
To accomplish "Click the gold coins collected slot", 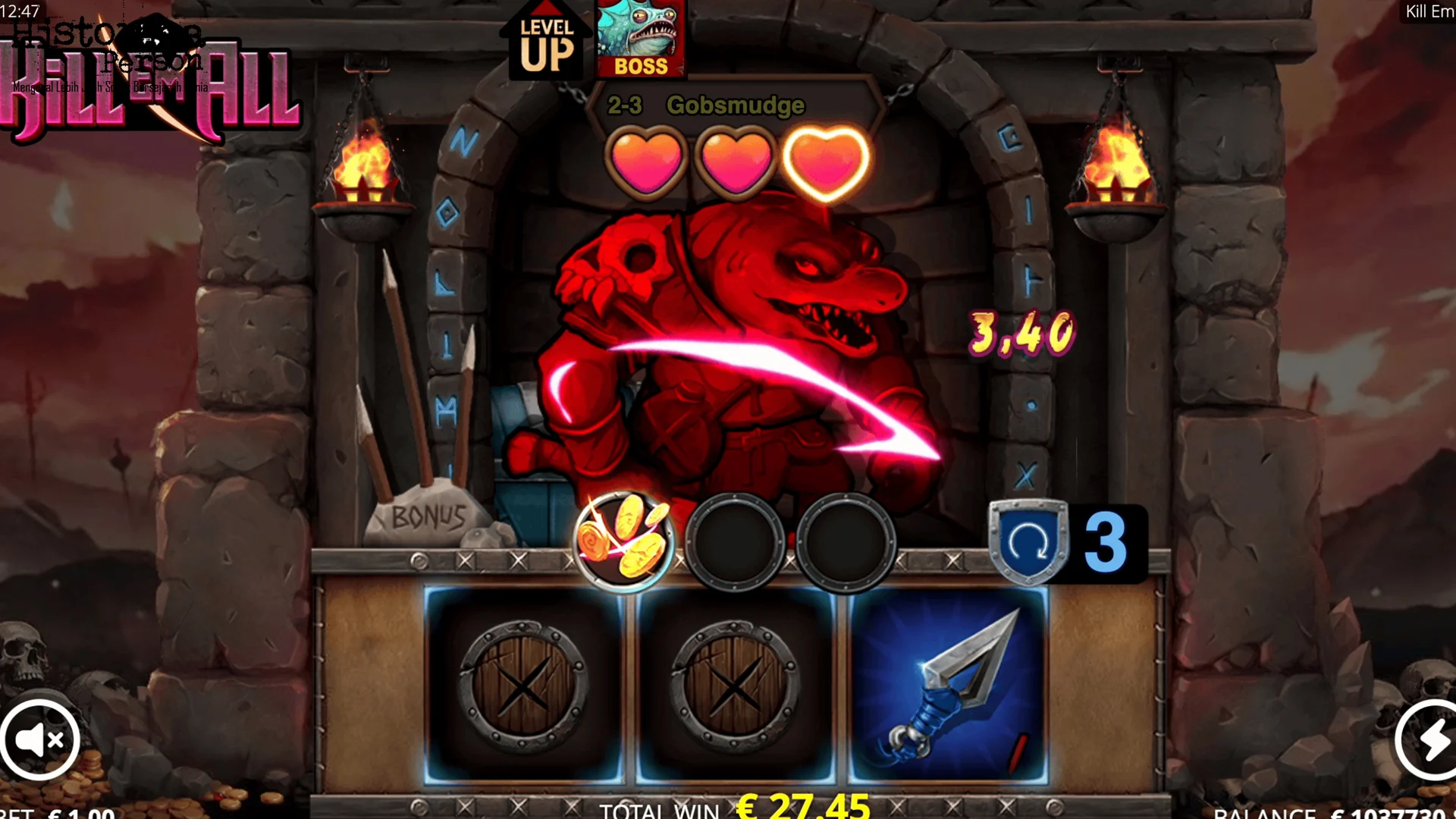I will pos(623,541).
